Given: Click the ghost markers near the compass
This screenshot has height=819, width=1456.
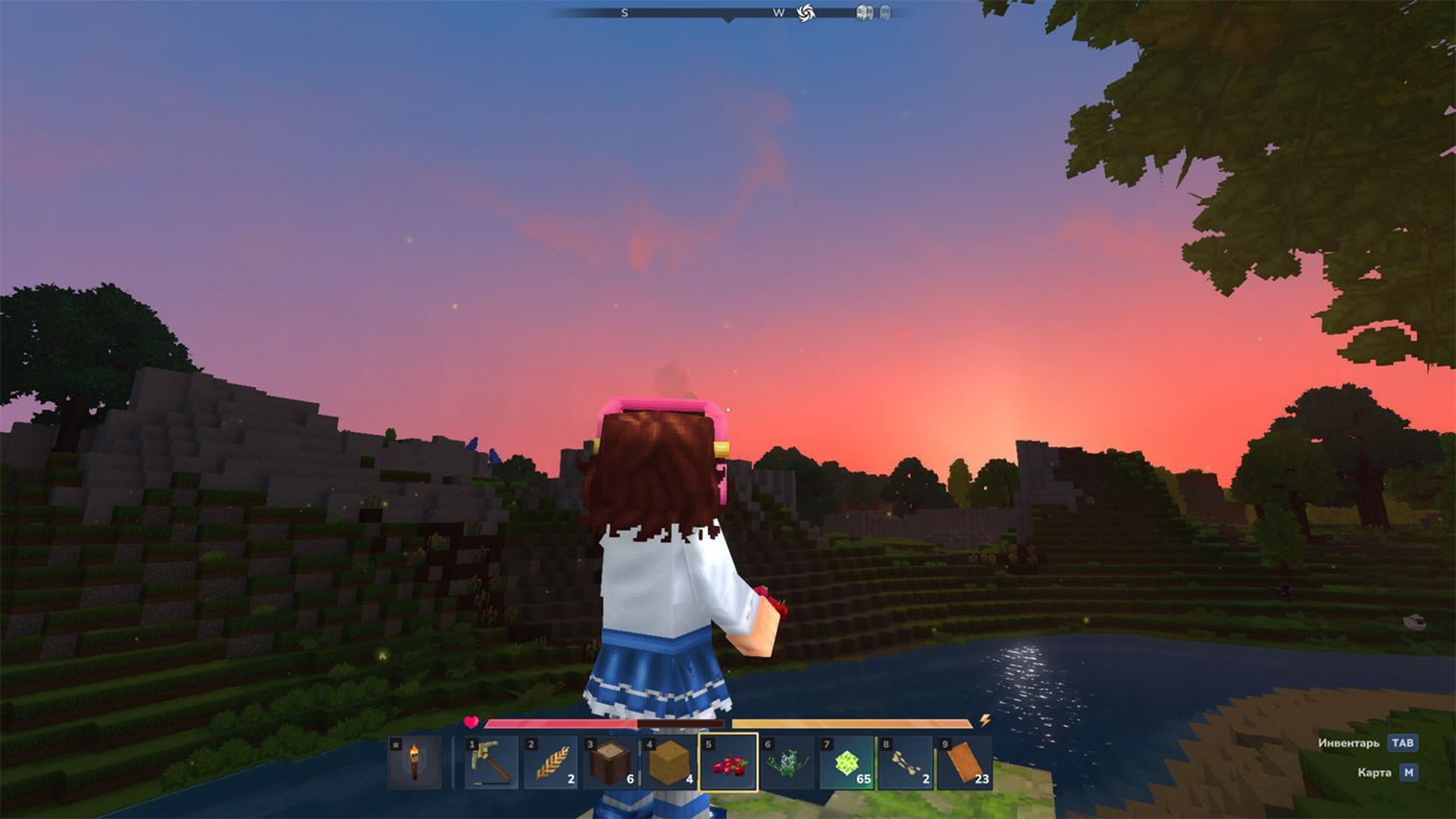Looking at the screenshot, I should click(871, 12).
